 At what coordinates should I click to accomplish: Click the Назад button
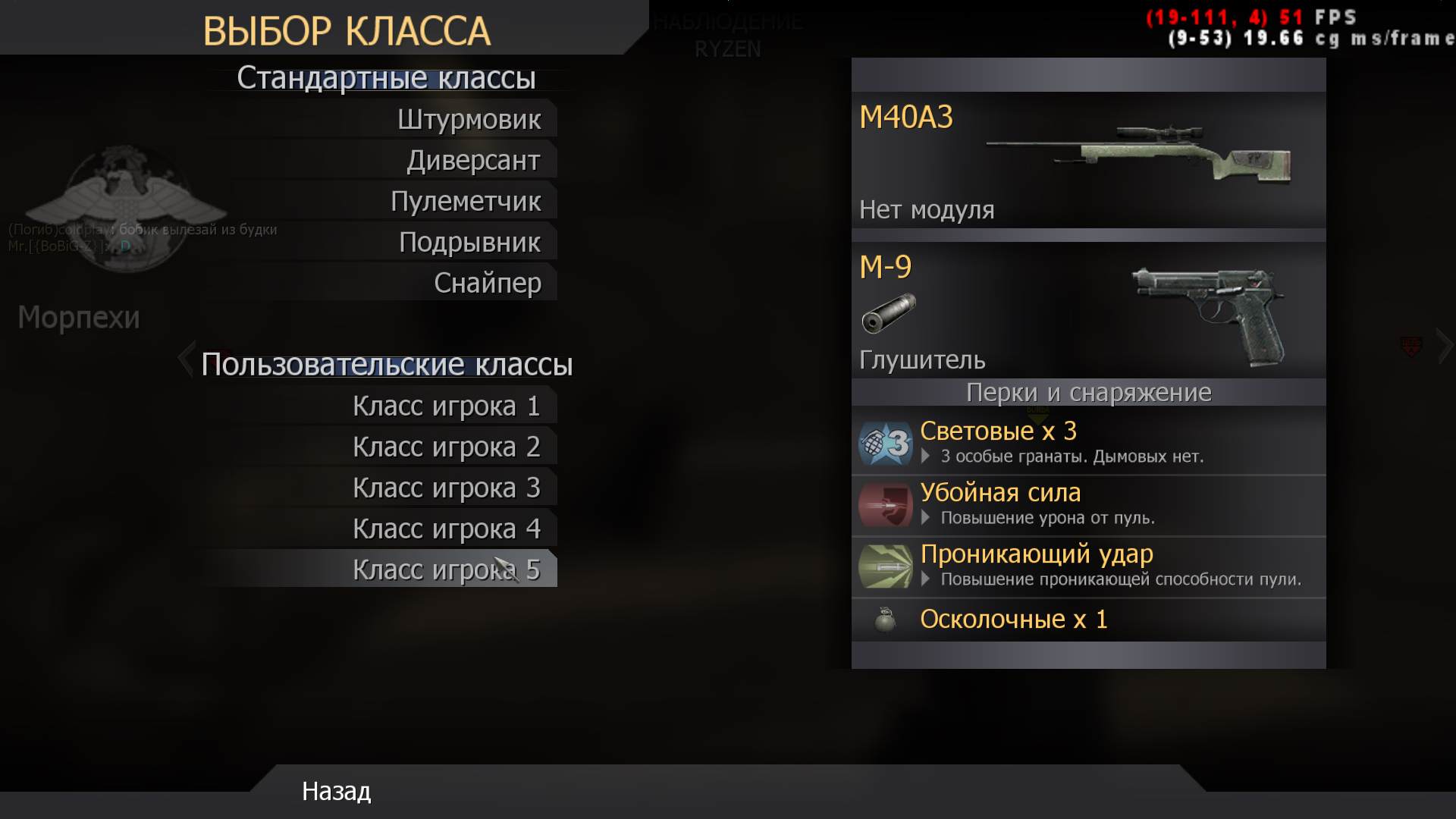335,792
